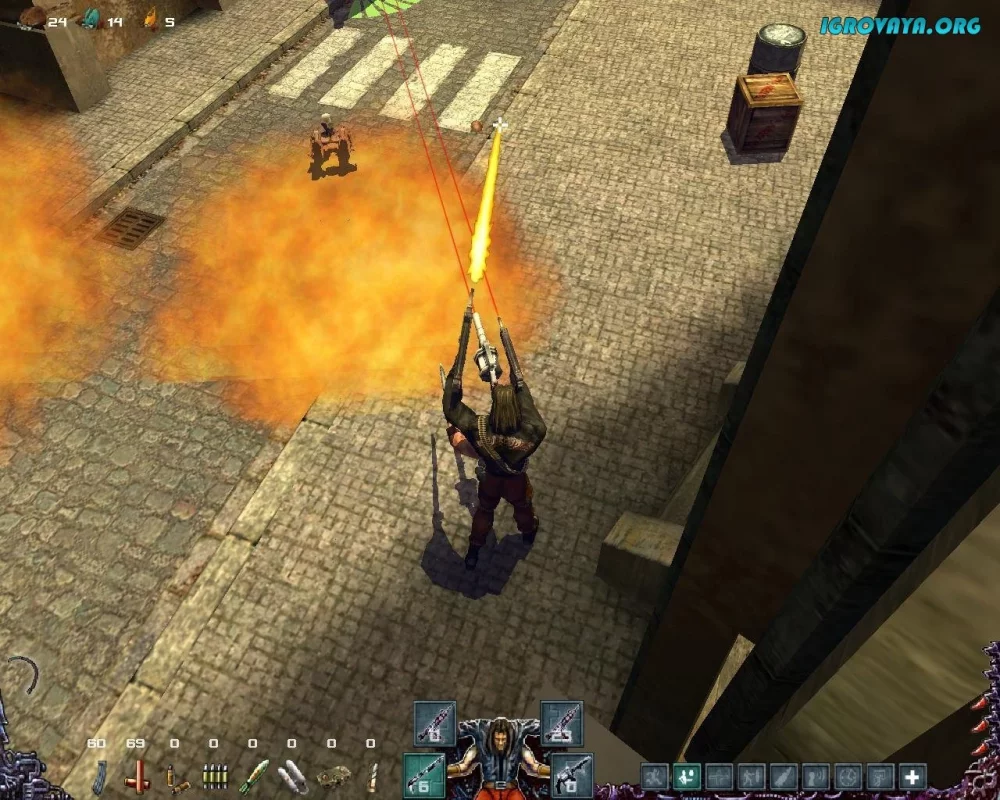Activate the white plus button
The width and height of the screenshot is (1000, 800).
click(912, 777)
